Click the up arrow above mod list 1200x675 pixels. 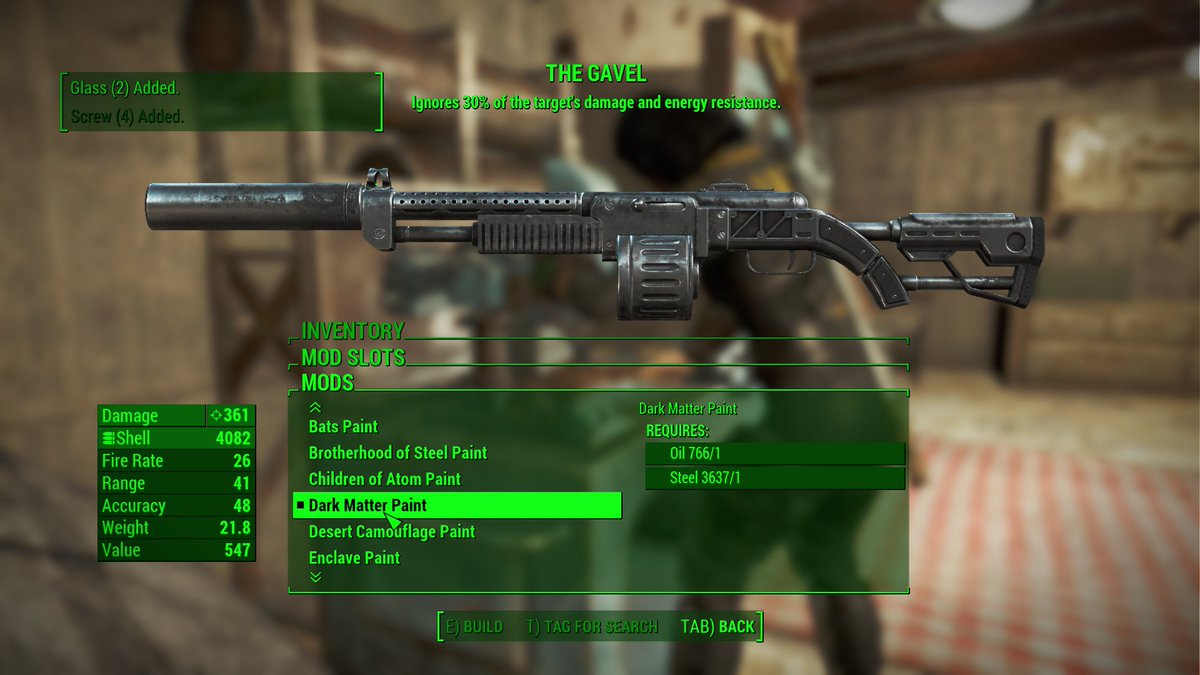tap(316, 407)
